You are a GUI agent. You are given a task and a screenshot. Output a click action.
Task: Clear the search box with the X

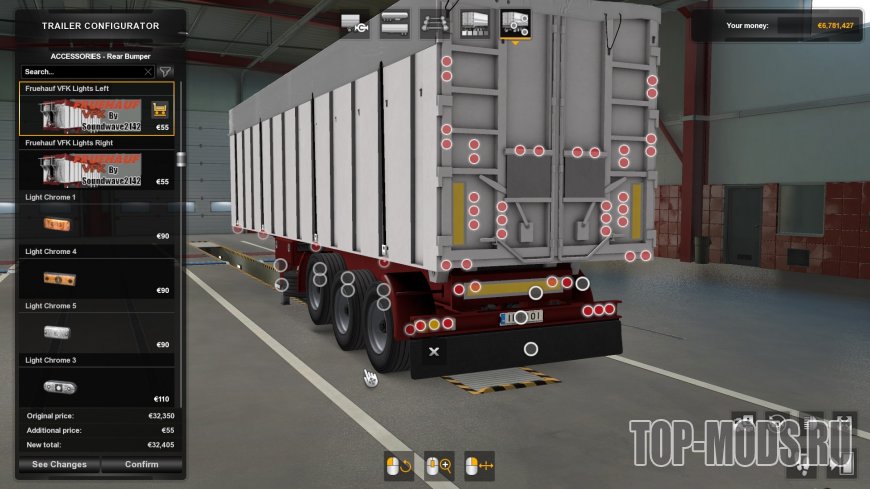tap(148, 72)
